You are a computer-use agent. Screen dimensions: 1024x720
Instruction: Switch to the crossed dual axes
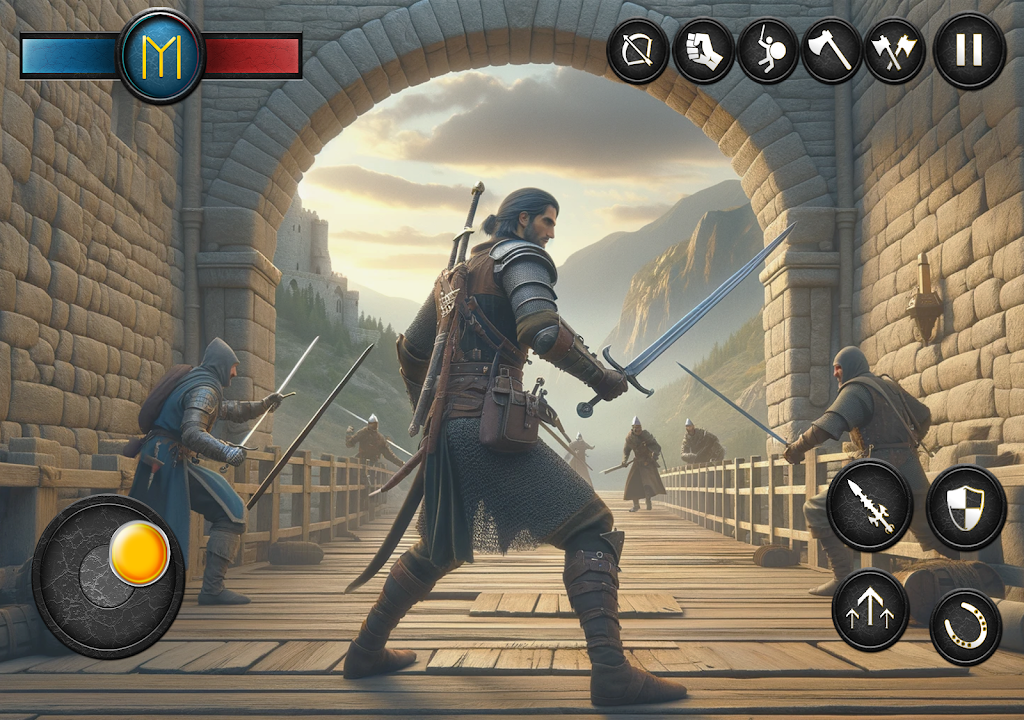pos(895,51)
